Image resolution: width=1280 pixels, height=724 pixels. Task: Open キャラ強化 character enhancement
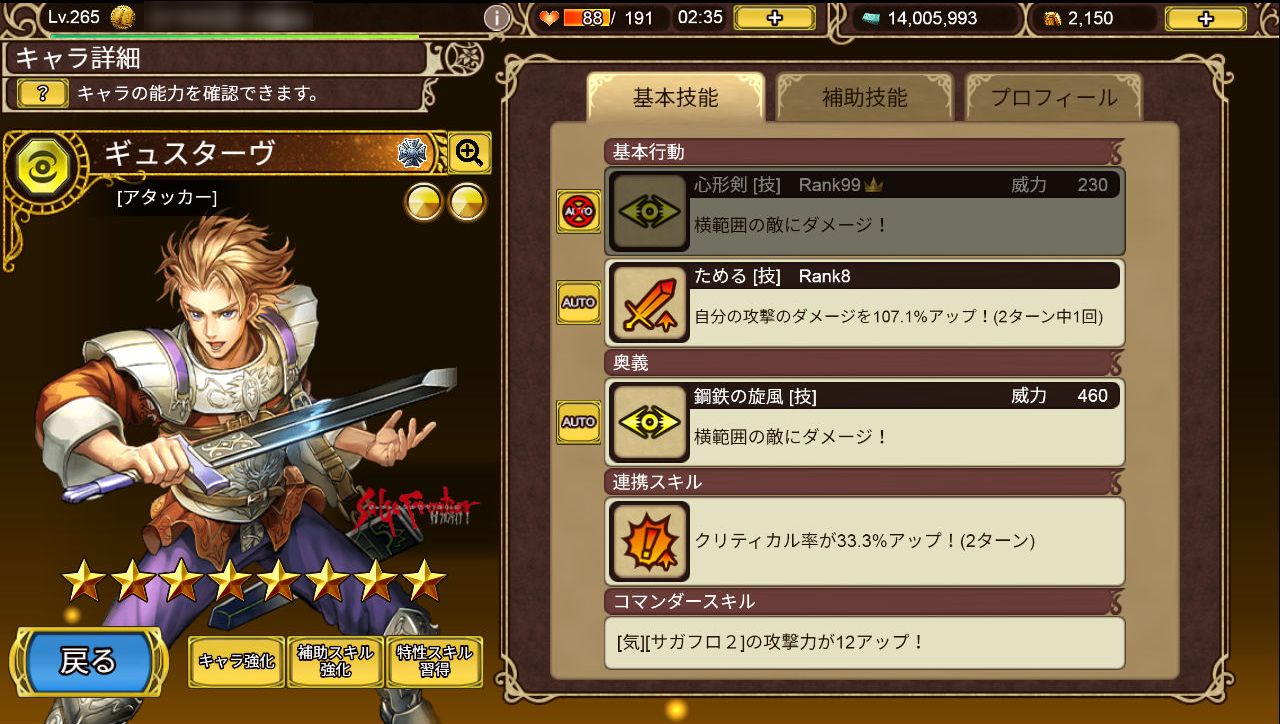pos(236,661)
